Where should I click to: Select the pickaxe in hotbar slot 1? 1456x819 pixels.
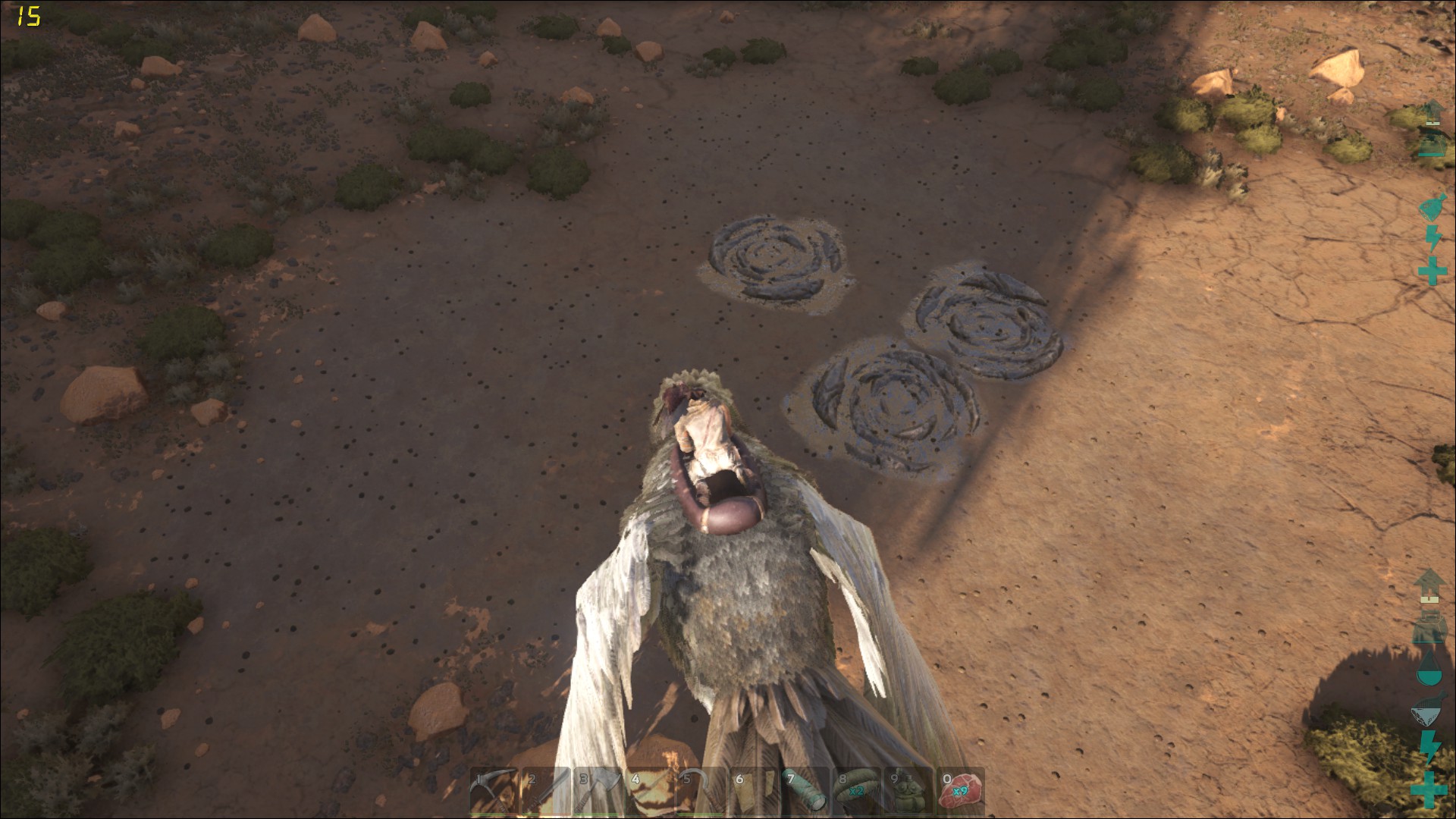point(493,792)
